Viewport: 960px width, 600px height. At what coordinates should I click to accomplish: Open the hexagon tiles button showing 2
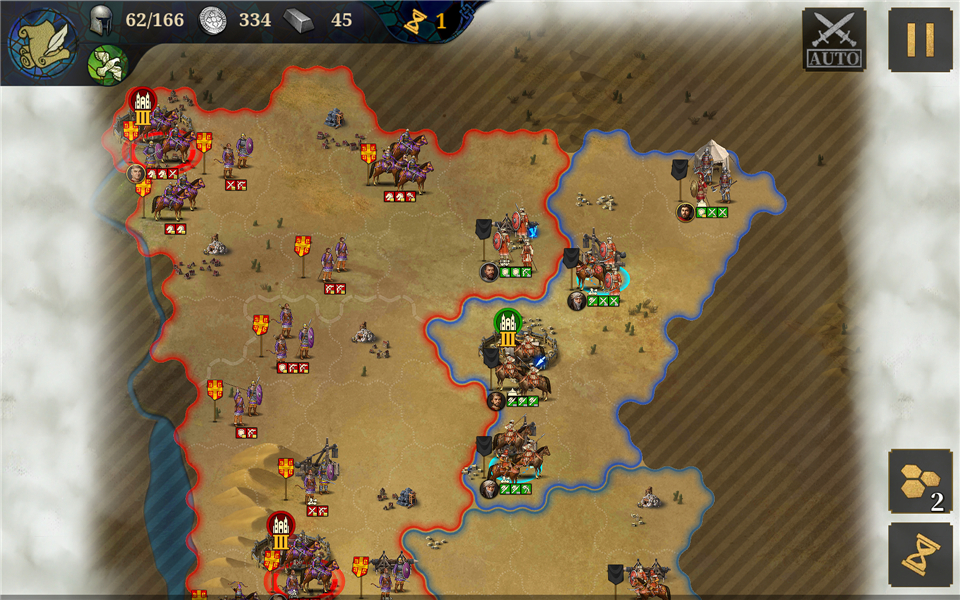tap(920, 481)
